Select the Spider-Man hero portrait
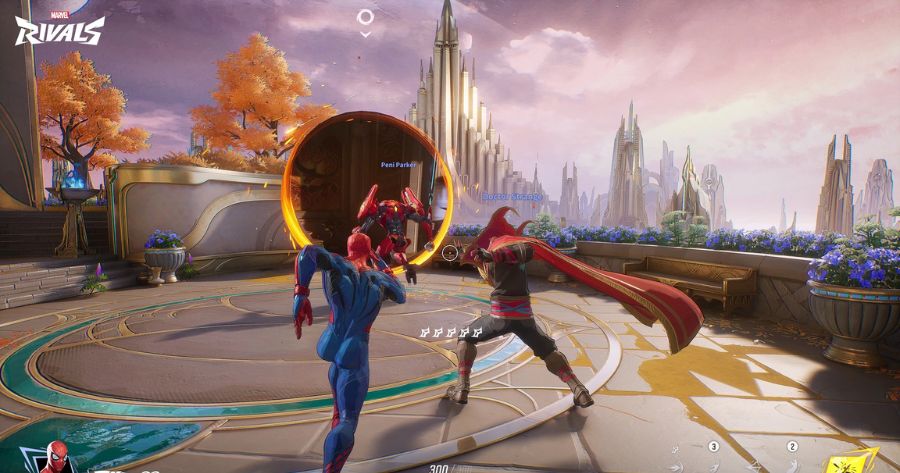 click(57, 459)
